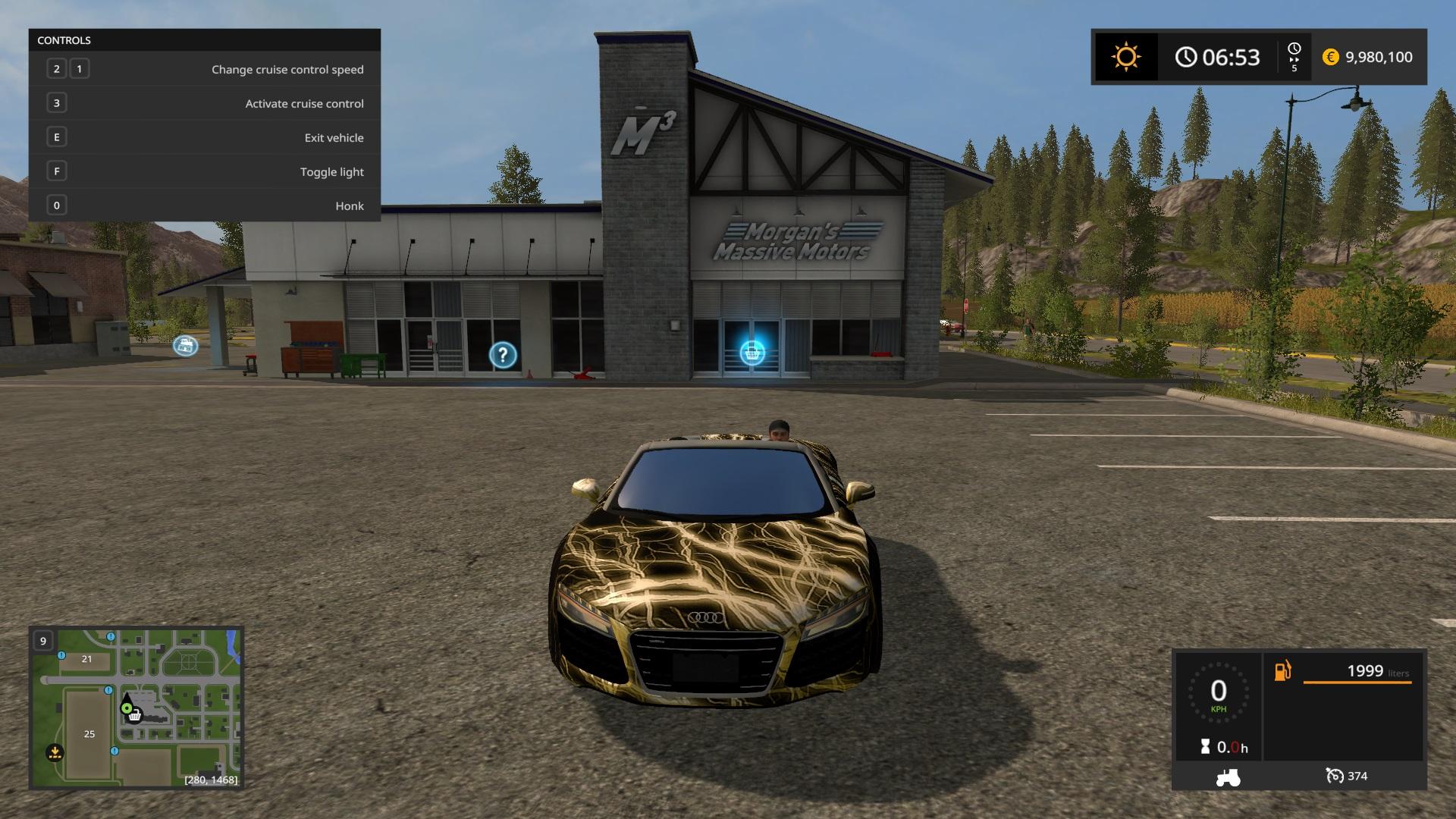The image size is (1456, 819).
Task: Click the minimap zoom level 9 indicator
Action: tap(43, 642)
